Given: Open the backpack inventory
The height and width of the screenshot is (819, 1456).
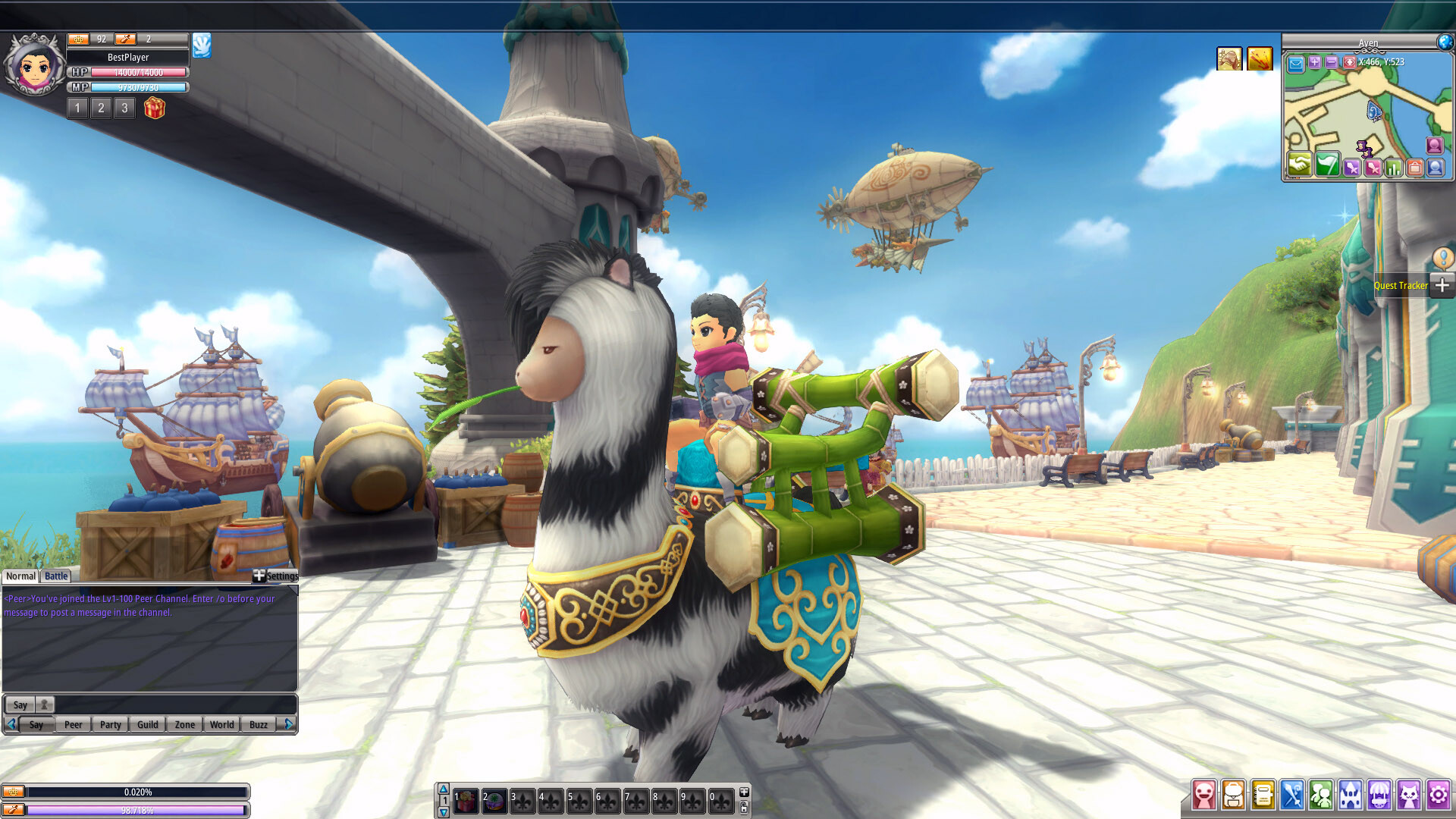Looking at the screenshot, I should click(x=1234, y=795).
